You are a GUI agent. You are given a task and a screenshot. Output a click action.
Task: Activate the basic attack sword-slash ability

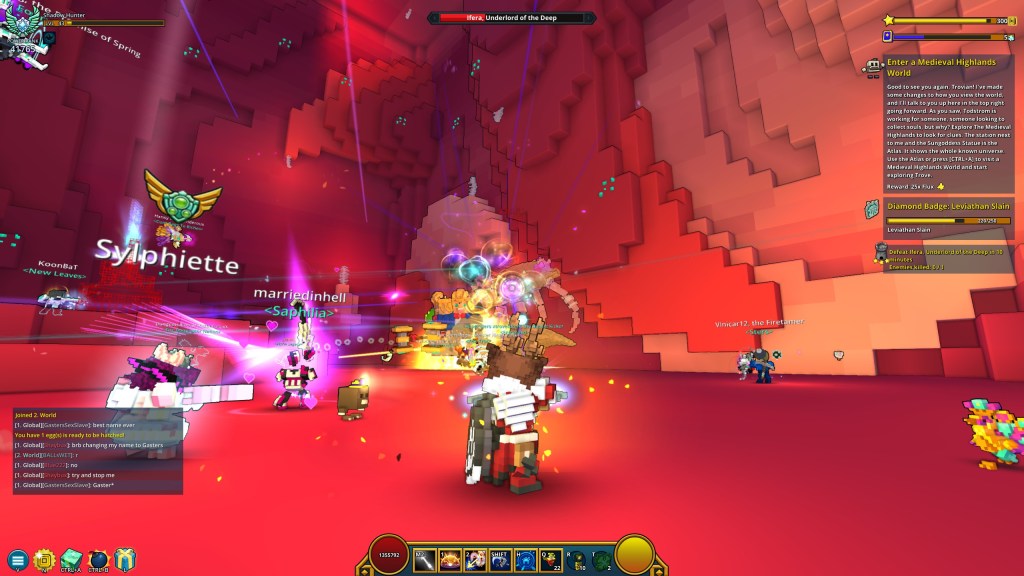tap(424, 557)
